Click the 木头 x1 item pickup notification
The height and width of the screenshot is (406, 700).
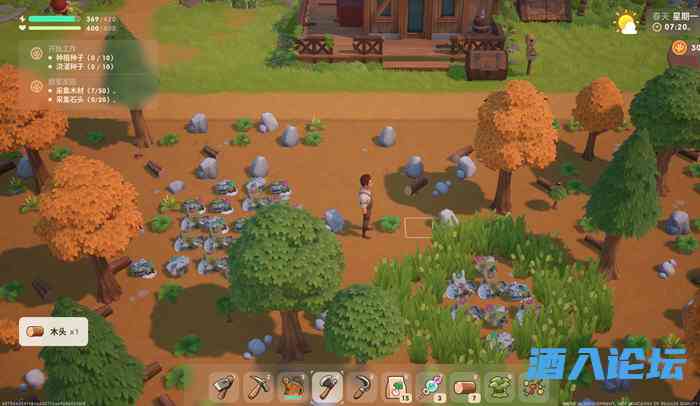click(55, 332)
